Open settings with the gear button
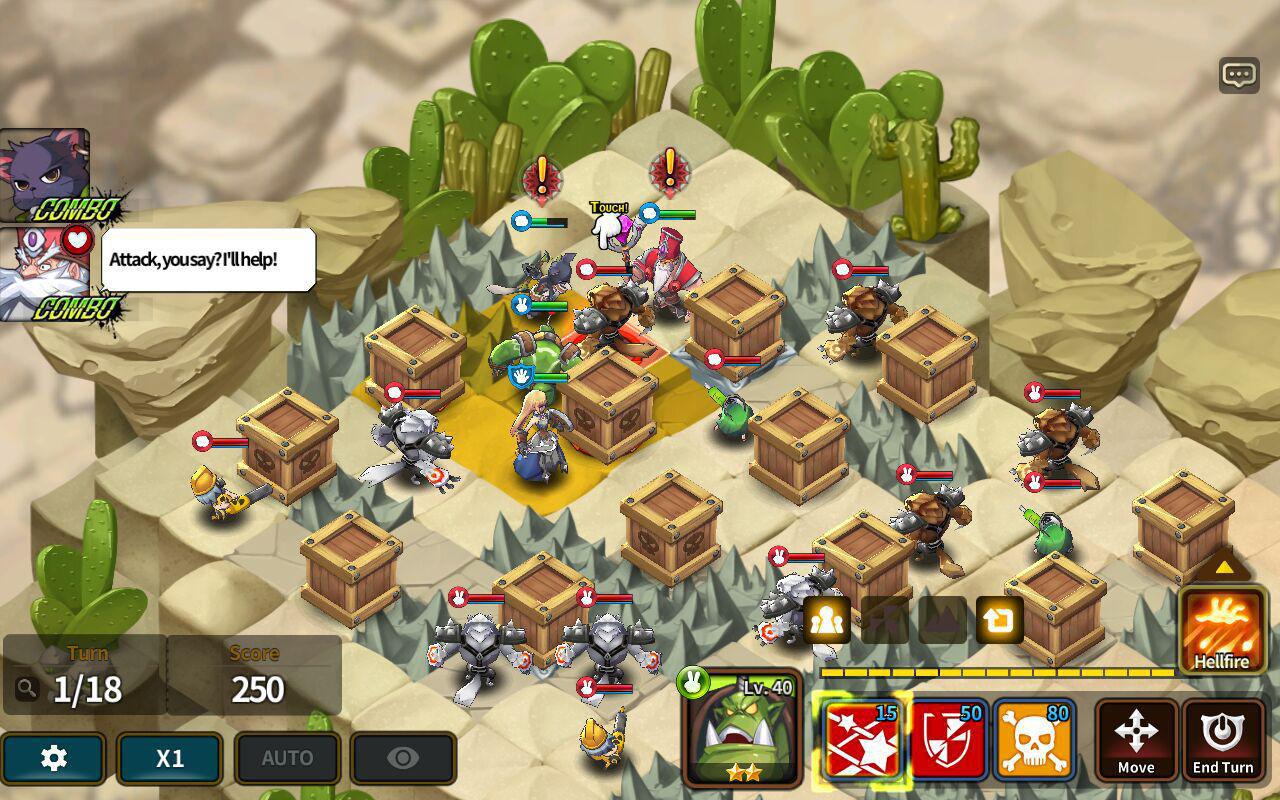The image size is (1280, 800). pyautogui.click(x=53, y=758)
